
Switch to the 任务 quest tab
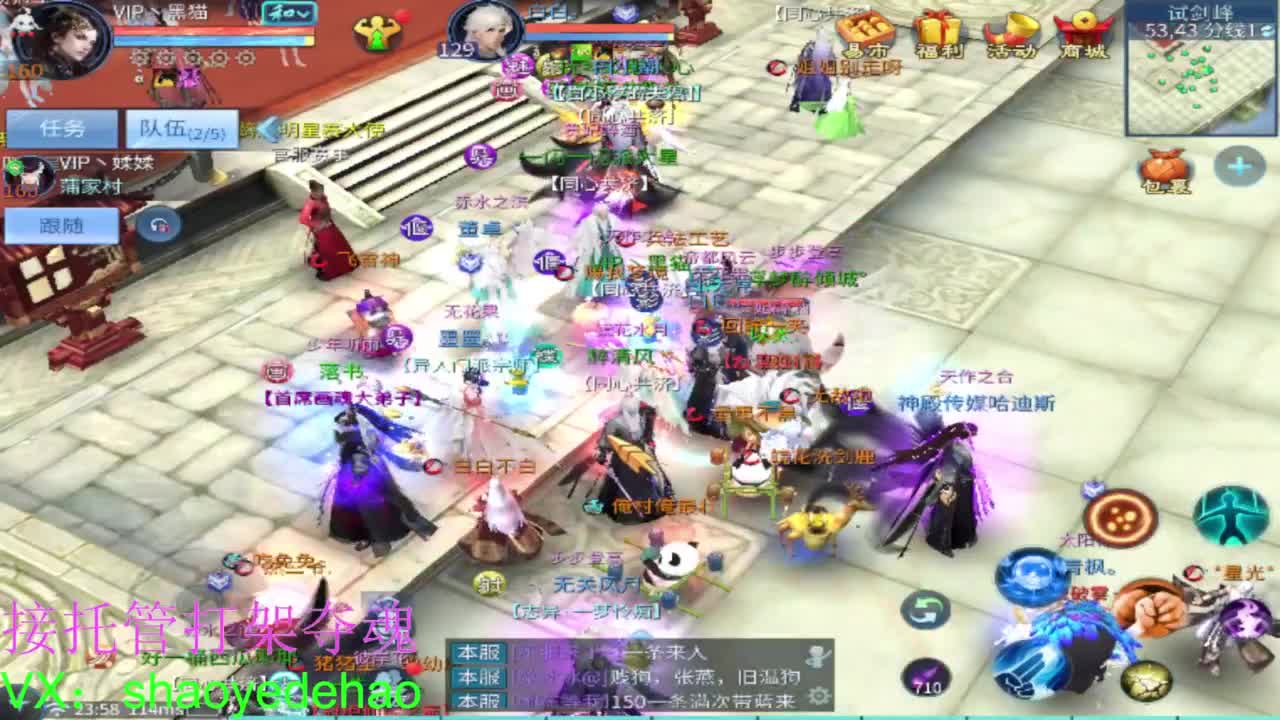pos(62,128)
